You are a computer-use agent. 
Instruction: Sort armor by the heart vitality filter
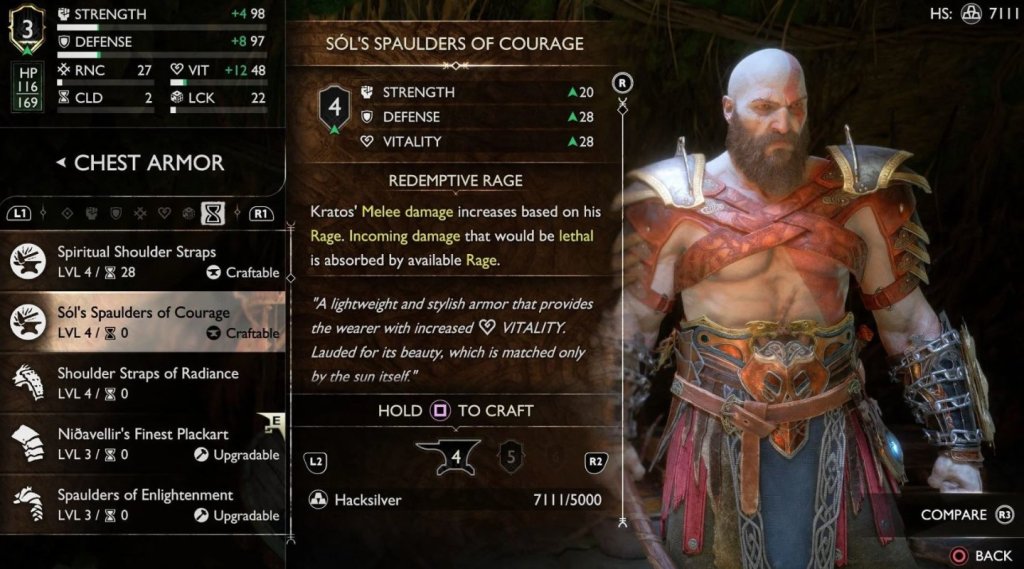[x=166, y=212]
